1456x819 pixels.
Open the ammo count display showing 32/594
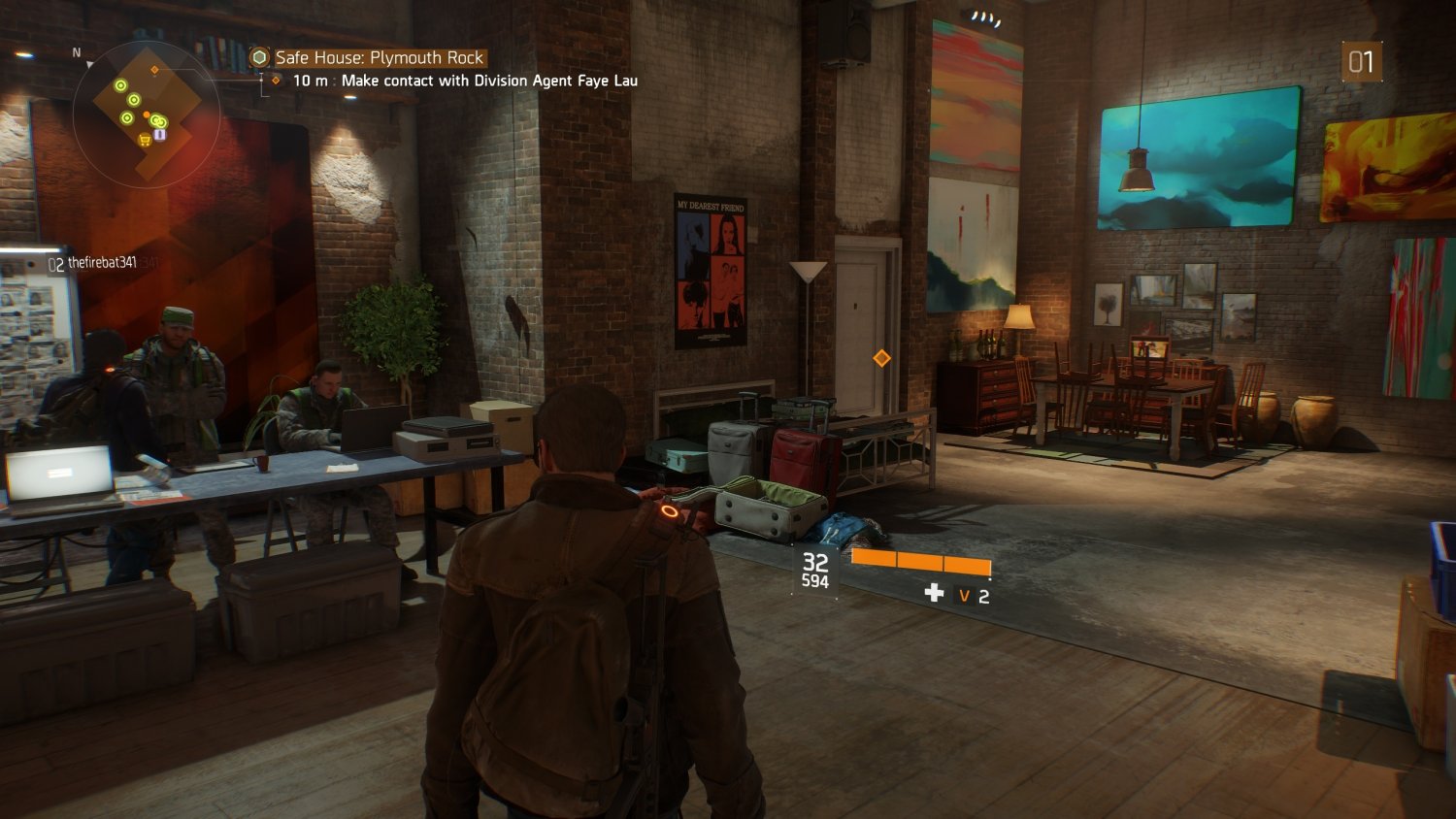(x=814, y=569)
